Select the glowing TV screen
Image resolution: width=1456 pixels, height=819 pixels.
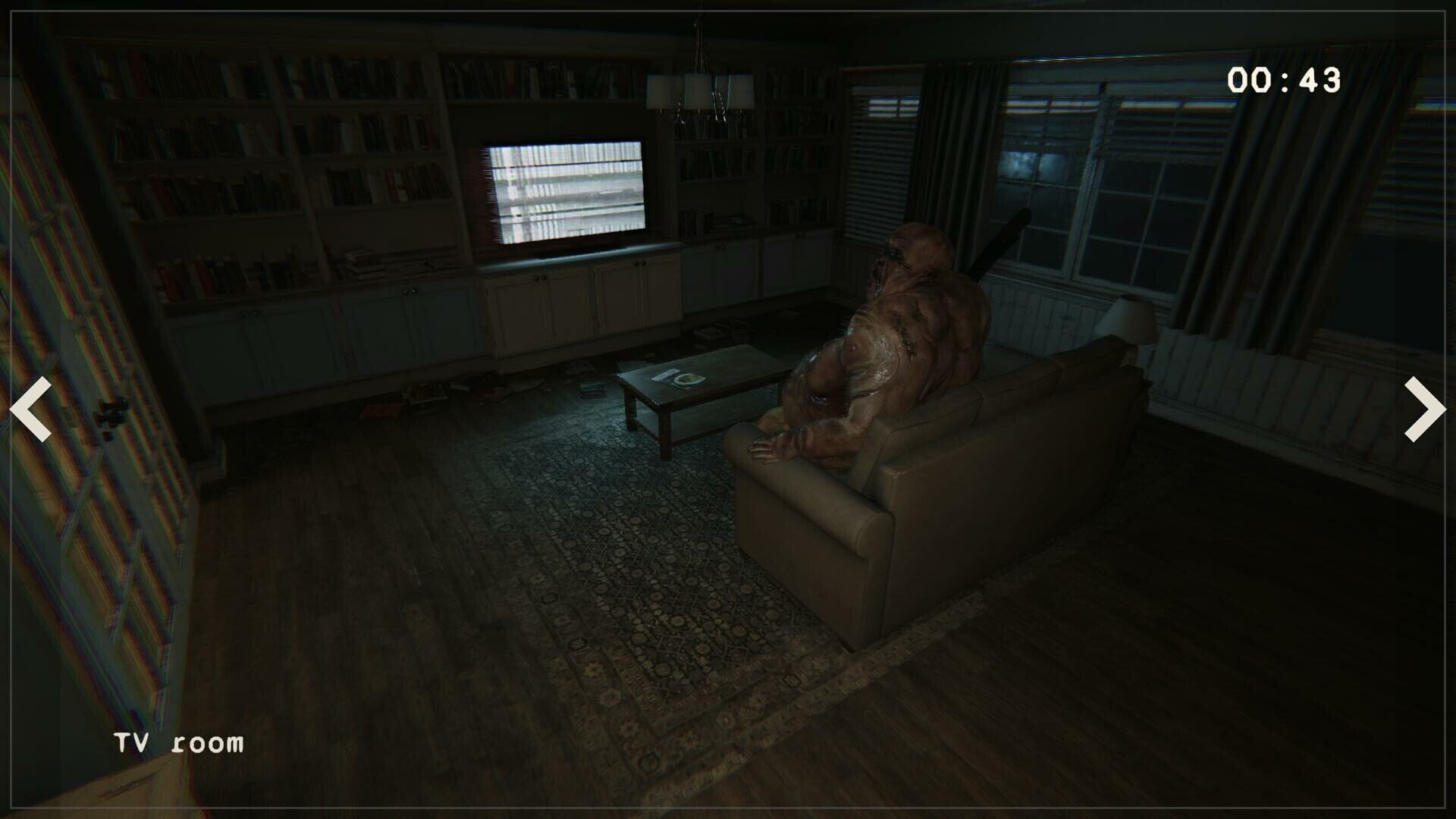(565, 190)
